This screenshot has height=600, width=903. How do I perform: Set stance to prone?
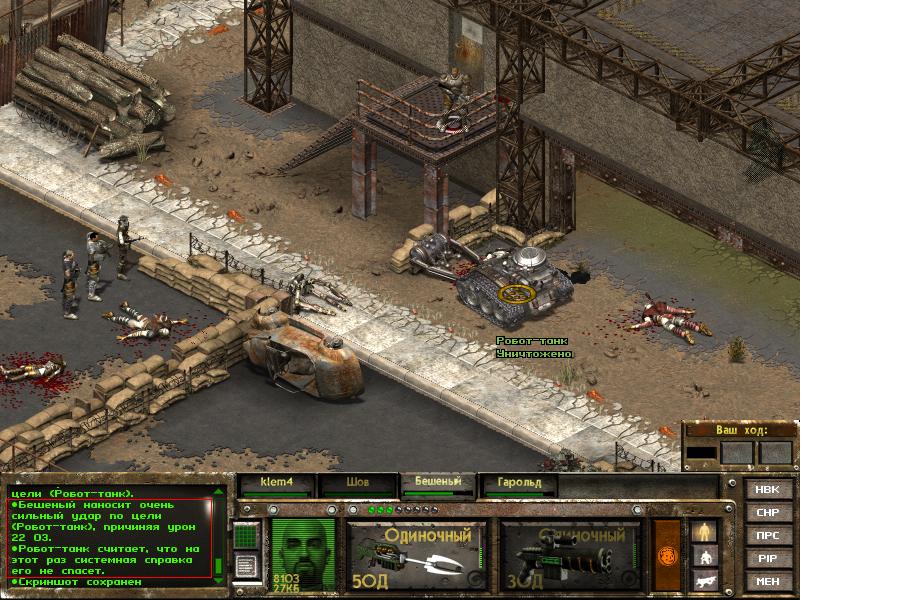coord(705,580)
